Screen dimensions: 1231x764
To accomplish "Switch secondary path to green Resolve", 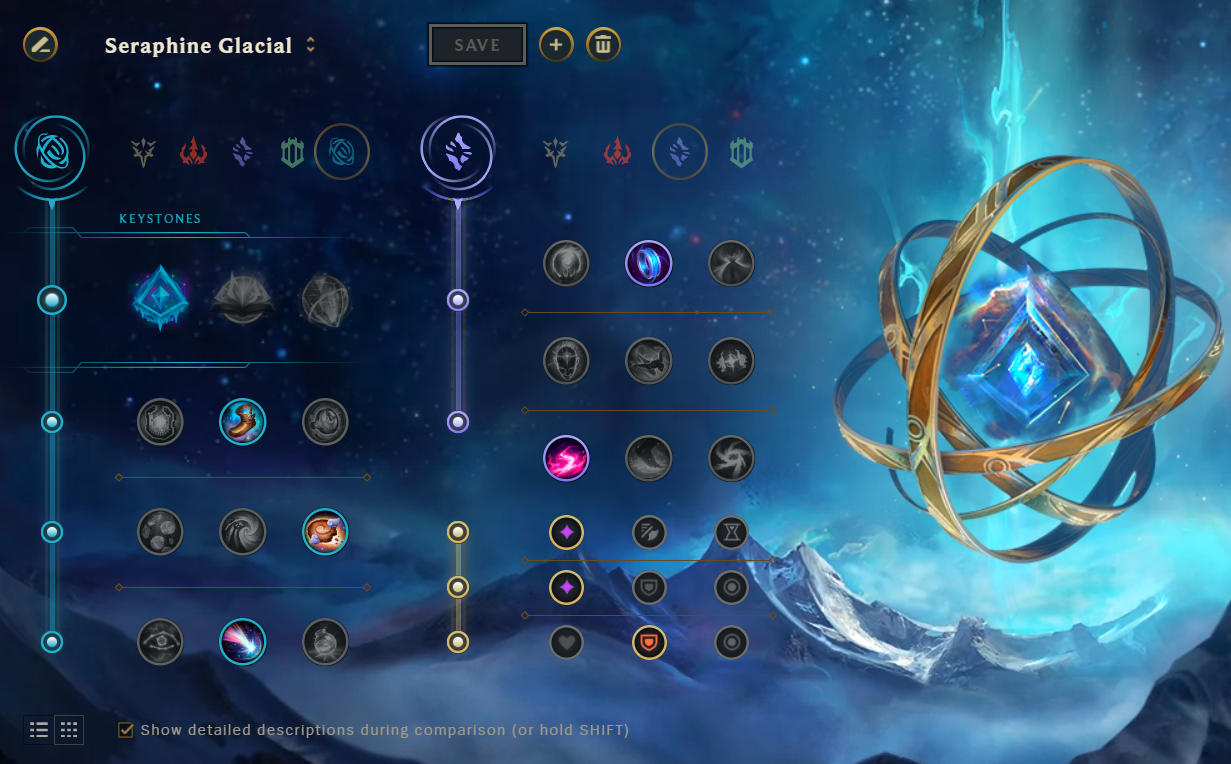I will click(x=740, y=152).
